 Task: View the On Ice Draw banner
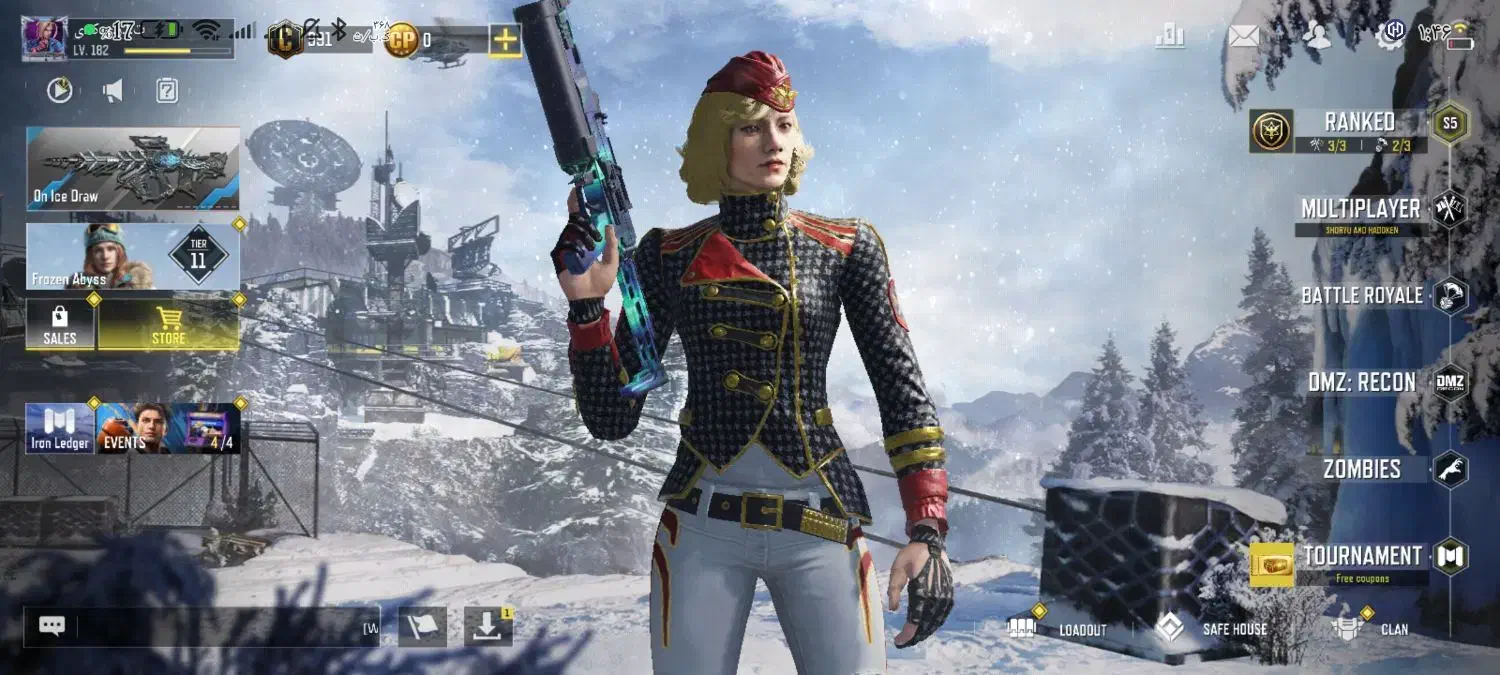tap(133, 168)
